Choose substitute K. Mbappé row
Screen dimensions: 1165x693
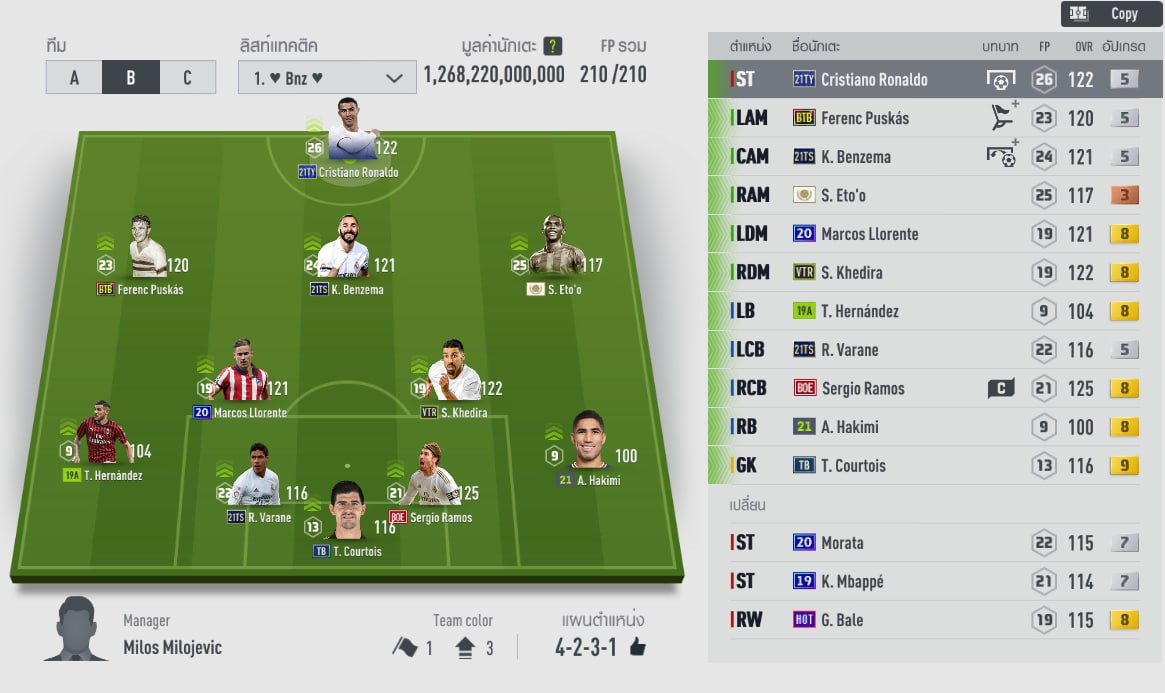[935, 582]
